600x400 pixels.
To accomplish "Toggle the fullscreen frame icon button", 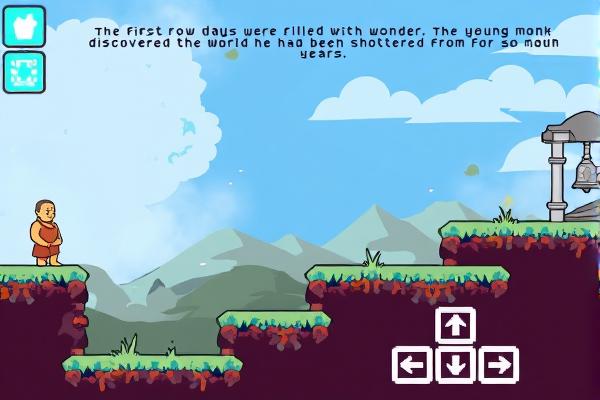I will point(24,72).
